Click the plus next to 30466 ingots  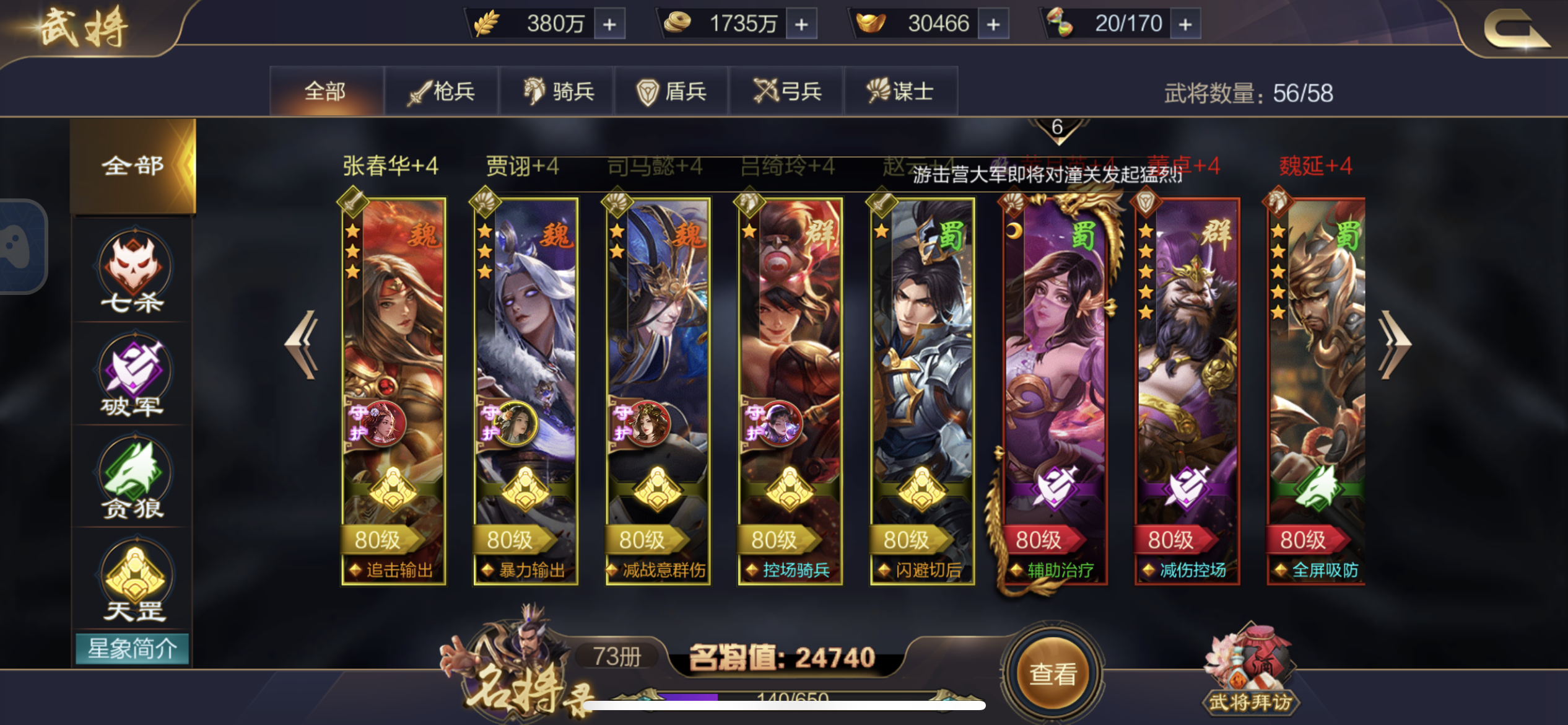coord(995,23)
